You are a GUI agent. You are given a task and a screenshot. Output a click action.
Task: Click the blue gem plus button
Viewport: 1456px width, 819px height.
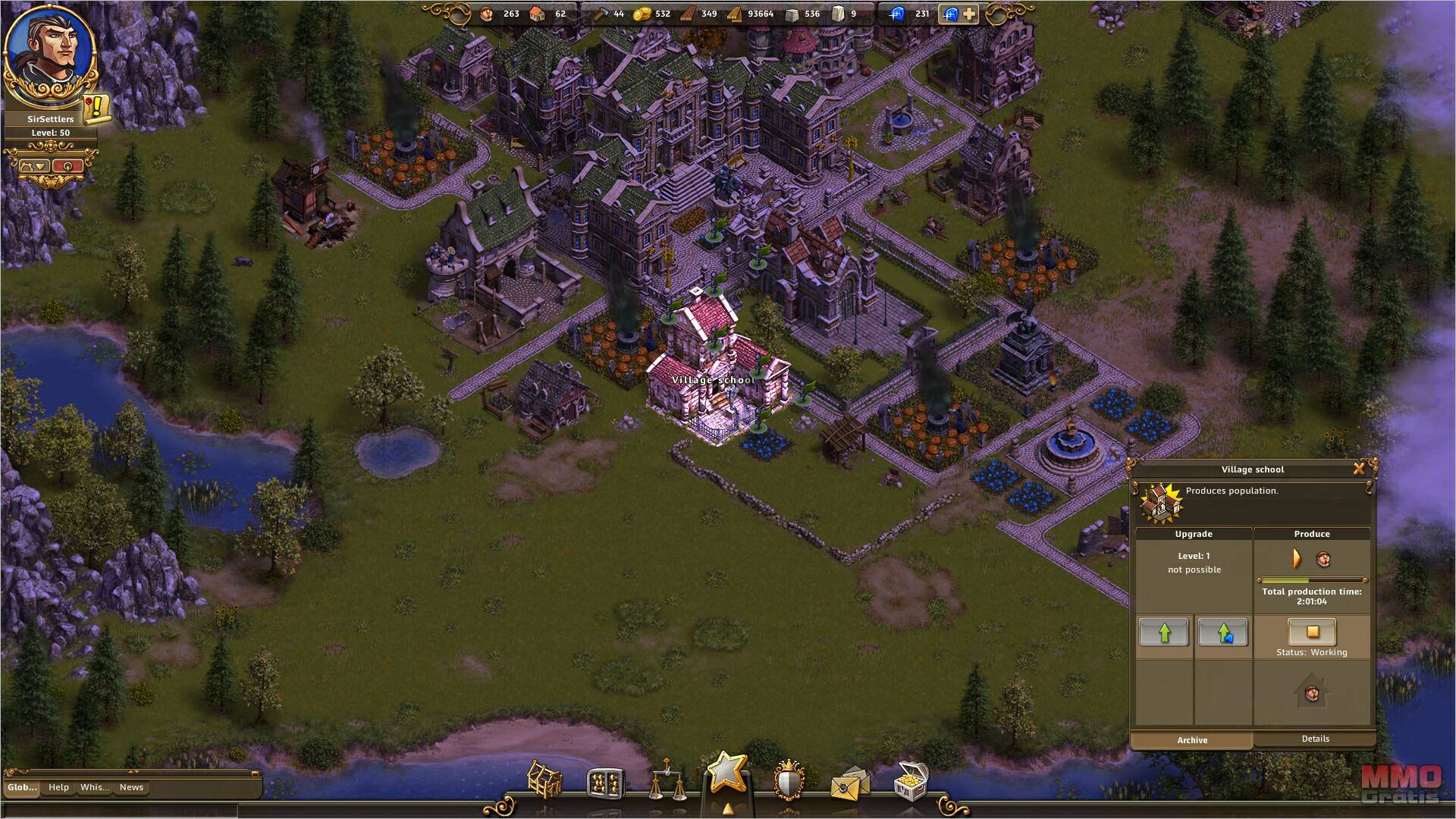(x=959, y=14)
